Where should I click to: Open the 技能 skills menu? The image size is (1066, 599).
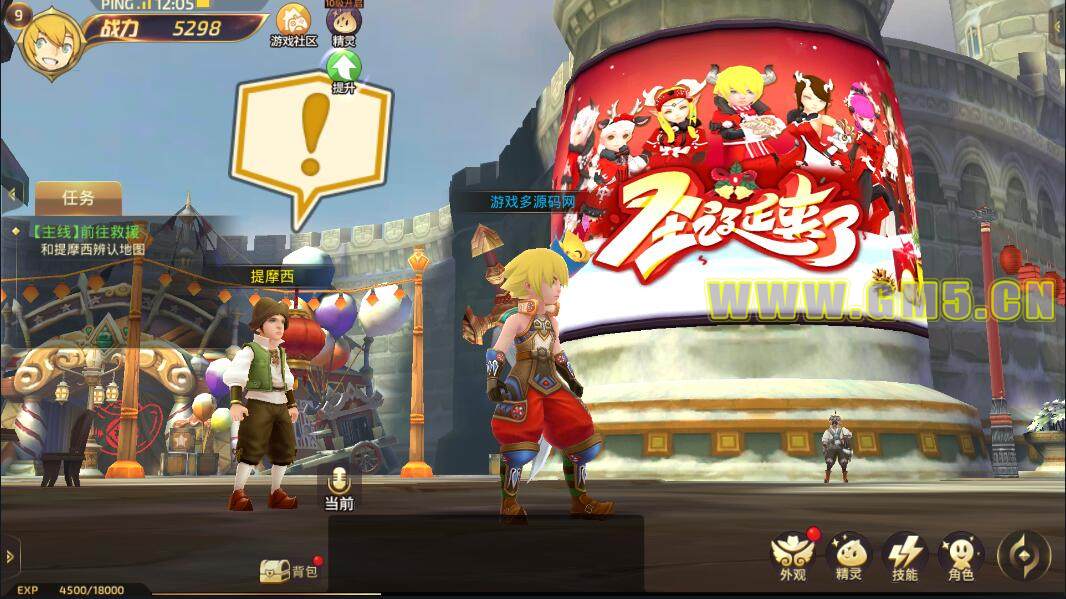pyautogui.click(x=905, y=555)
